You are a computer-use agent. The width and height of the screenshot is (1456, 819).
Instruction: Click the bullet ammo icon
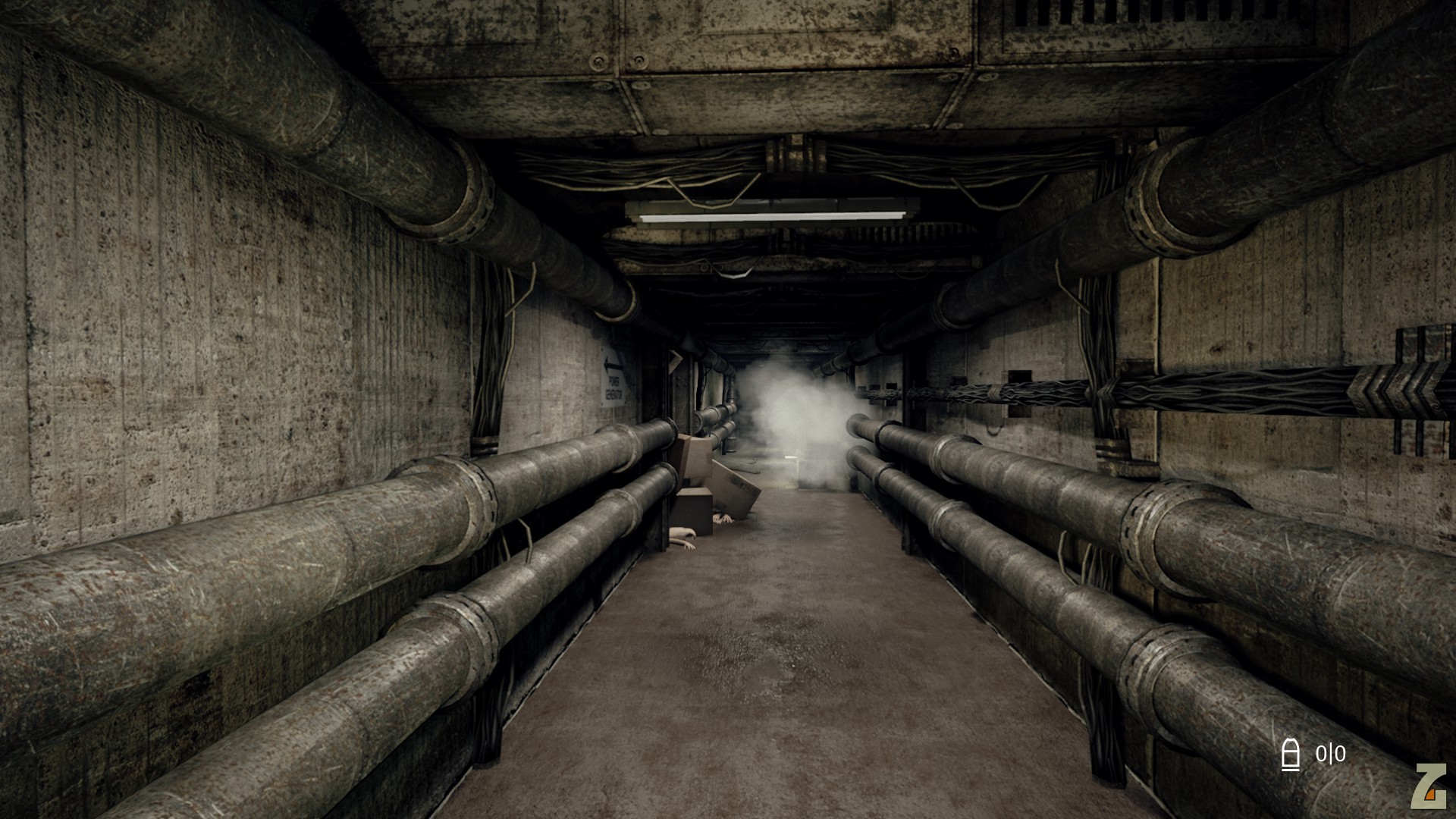coord(1290,755)
